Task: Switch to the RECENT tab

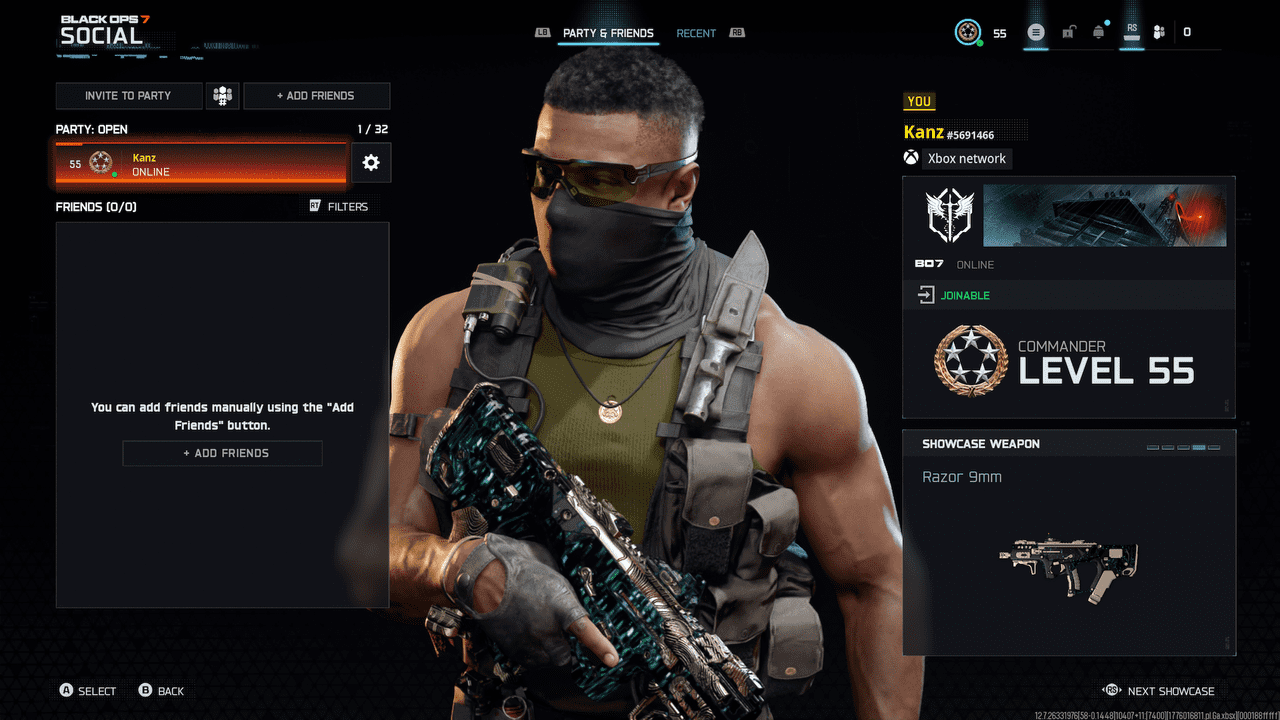Action: (x=696, y=33)
